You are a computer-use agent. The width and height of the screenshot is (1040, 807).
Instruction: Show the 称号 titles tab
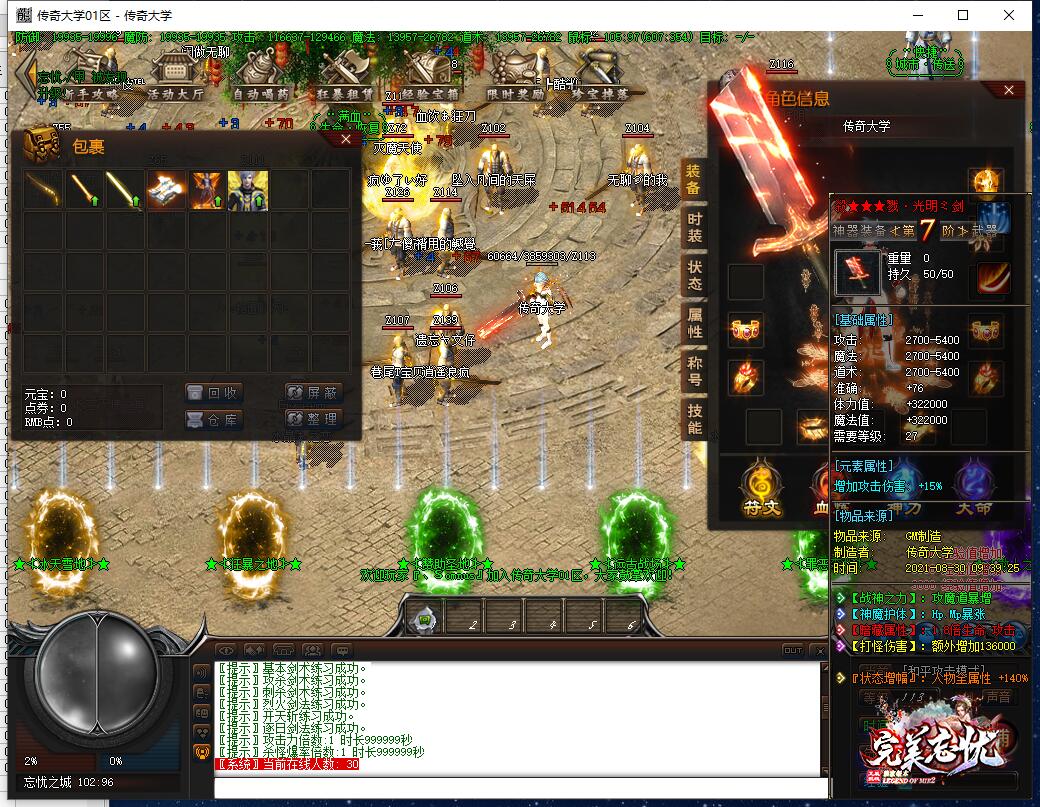(x=694, y=370)
